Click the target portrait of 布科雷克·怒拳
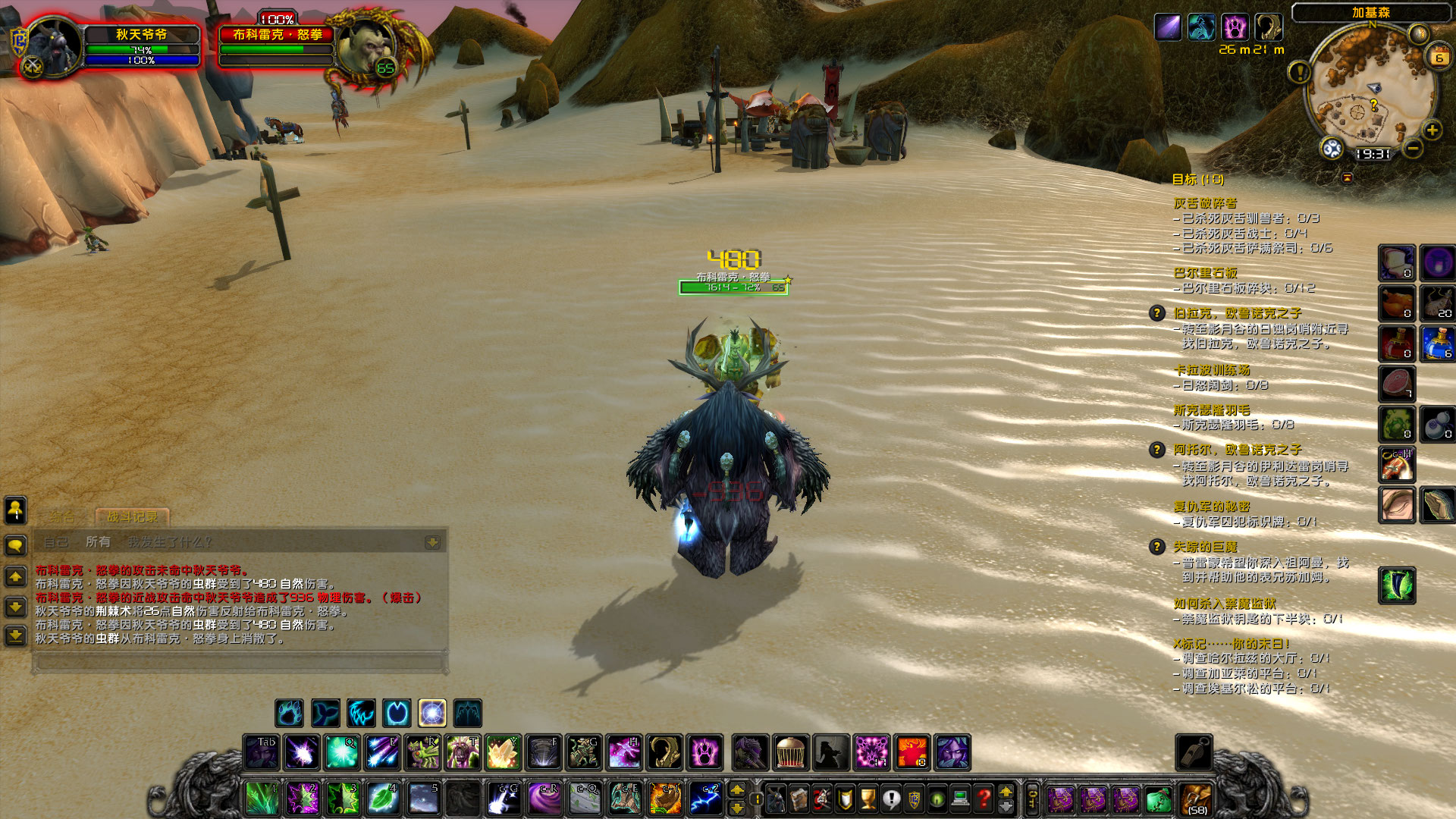Image resolution: width=1456 pixels, height=819 pixels. (x=364, y=47)
